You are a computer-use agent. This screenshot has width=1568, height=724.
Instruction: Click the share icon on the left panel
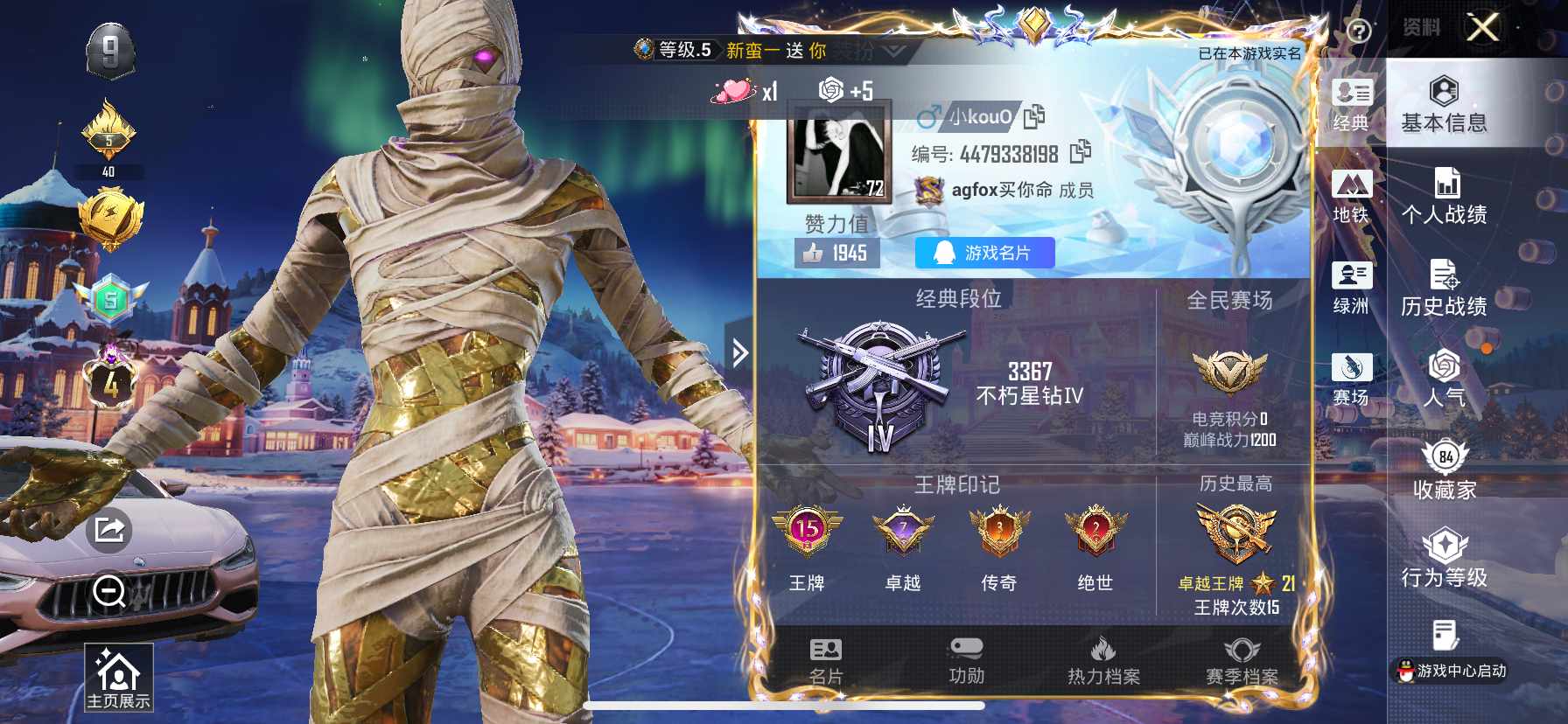pyautogui.click(x=109, y=528)
